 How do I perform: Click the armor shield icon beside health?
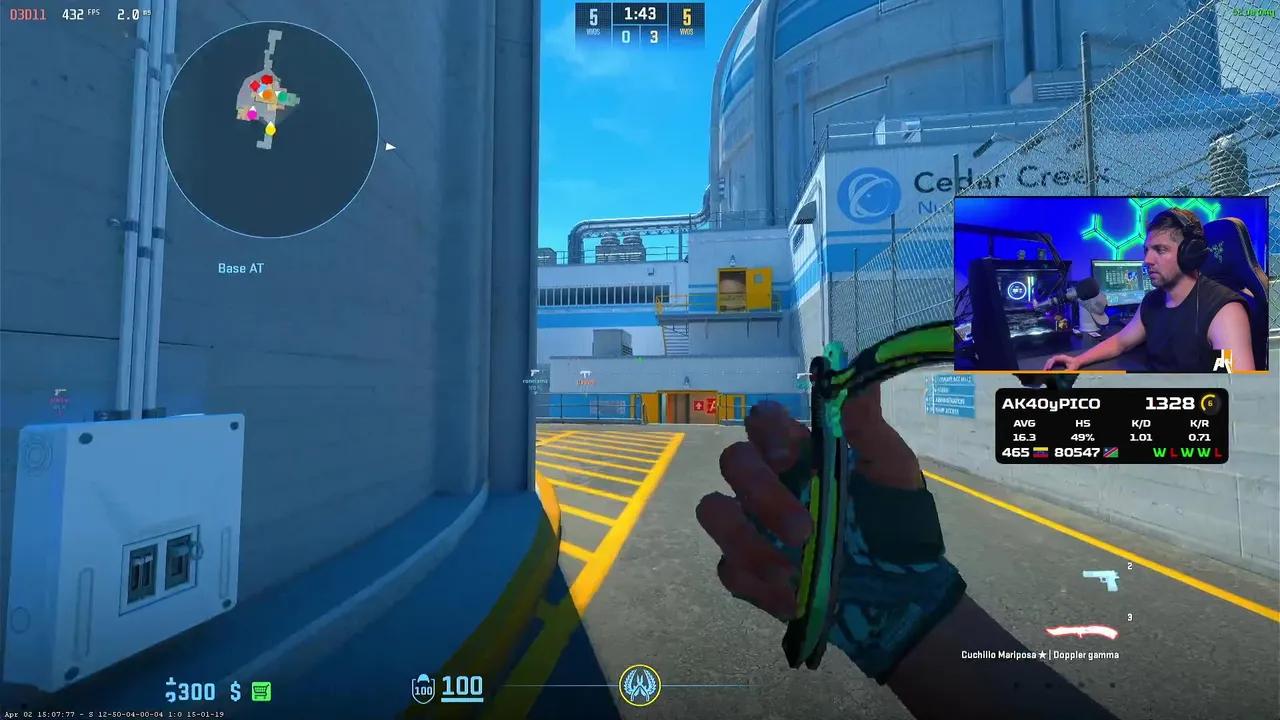[424, 688]
